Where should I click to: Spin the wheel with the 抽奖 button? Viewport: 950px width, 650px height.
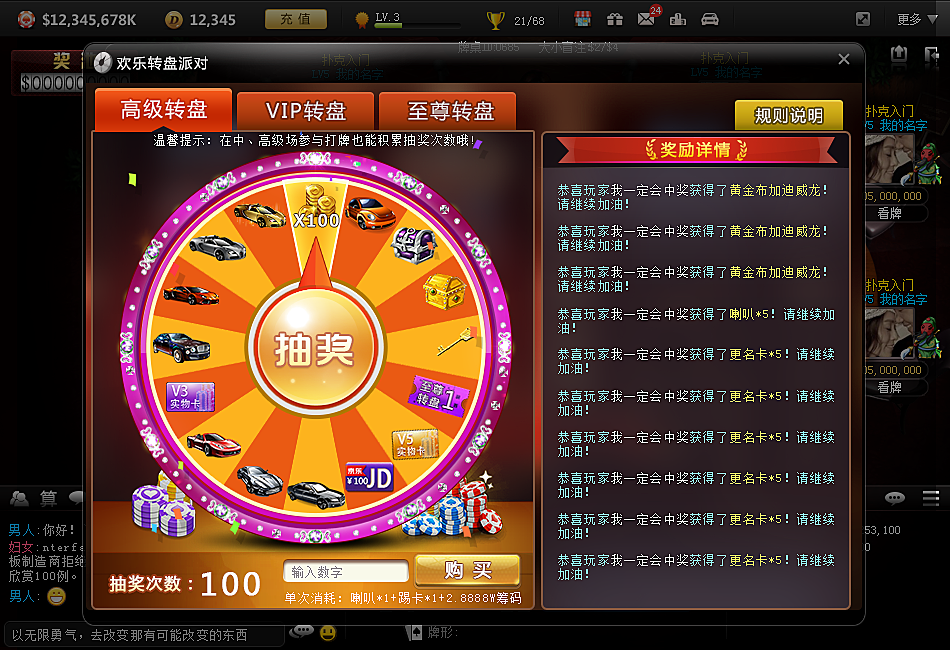(315, 347)
